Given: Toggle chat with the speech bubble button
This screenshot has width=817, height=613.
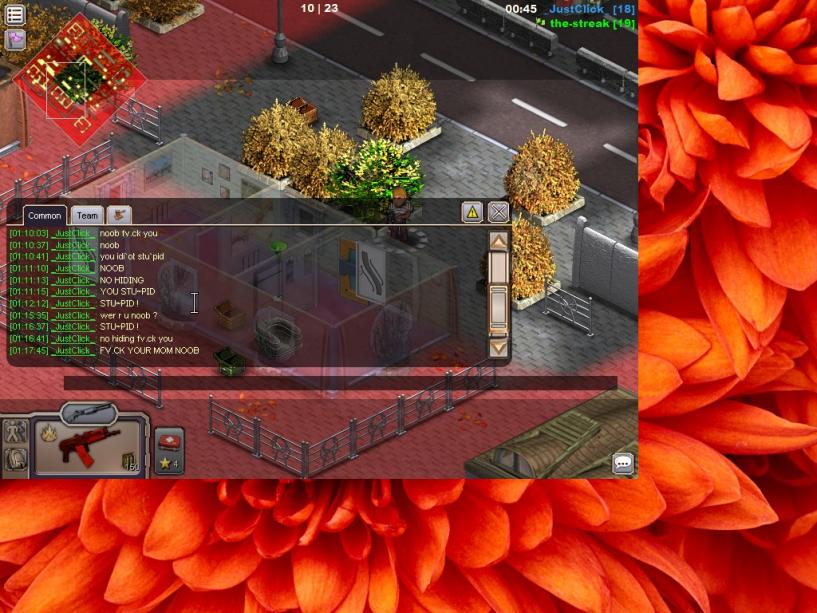Looking at the screenshot, I should [623, 463].
